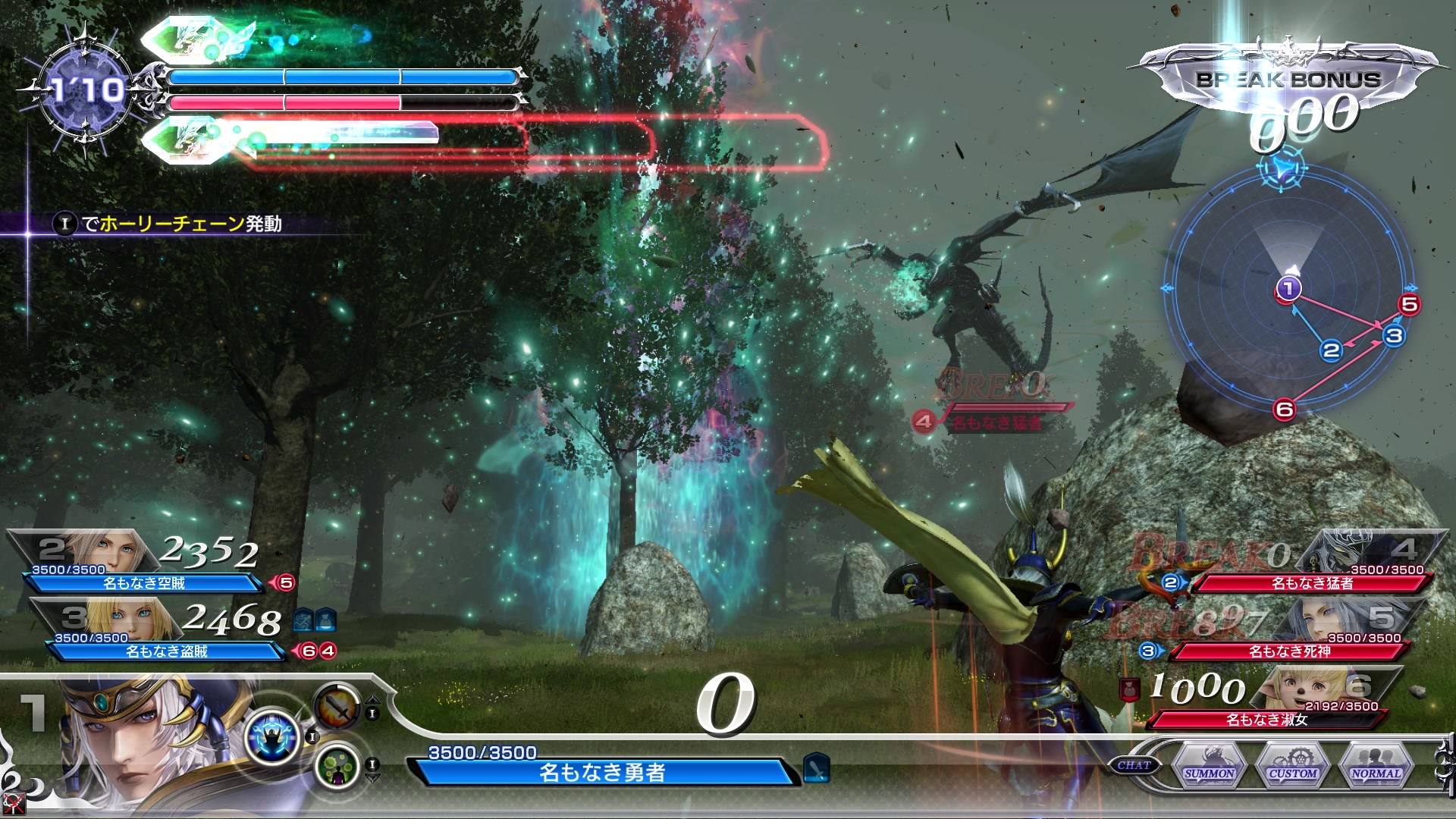Target enemy panel 名もなき猛者
The image size is (1456, 819).
pyautogui.click(x=1312, y=582)
